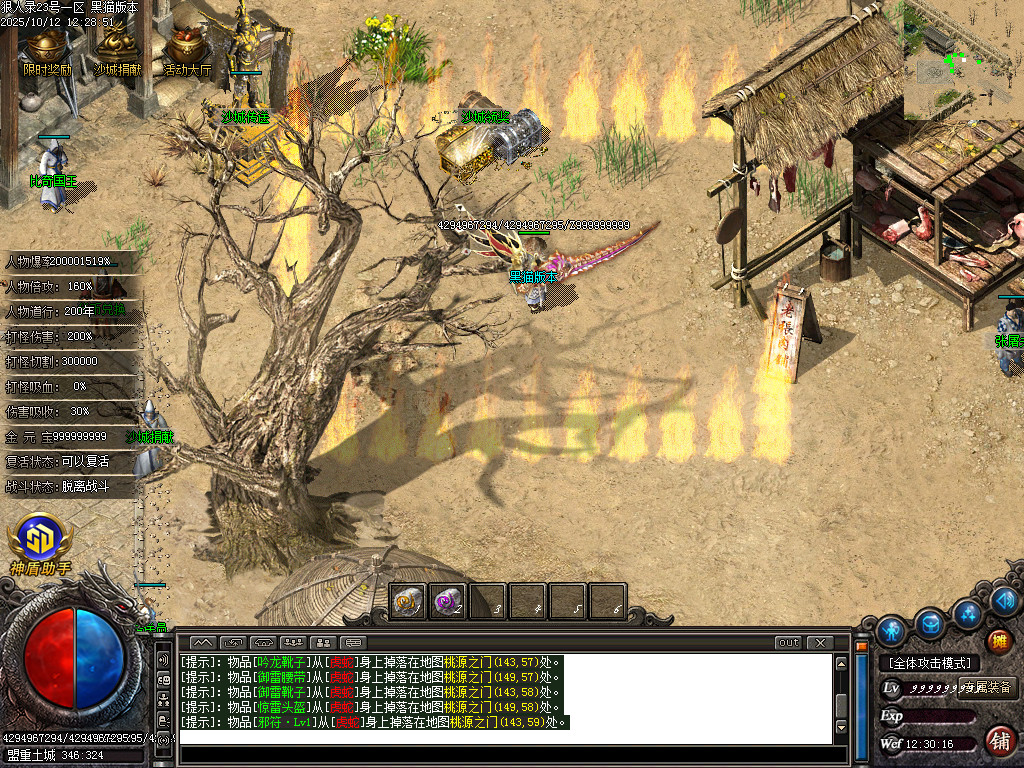
Task: Toggle the 全体攻击模式 attack mode label
Action: coord(928,663)
